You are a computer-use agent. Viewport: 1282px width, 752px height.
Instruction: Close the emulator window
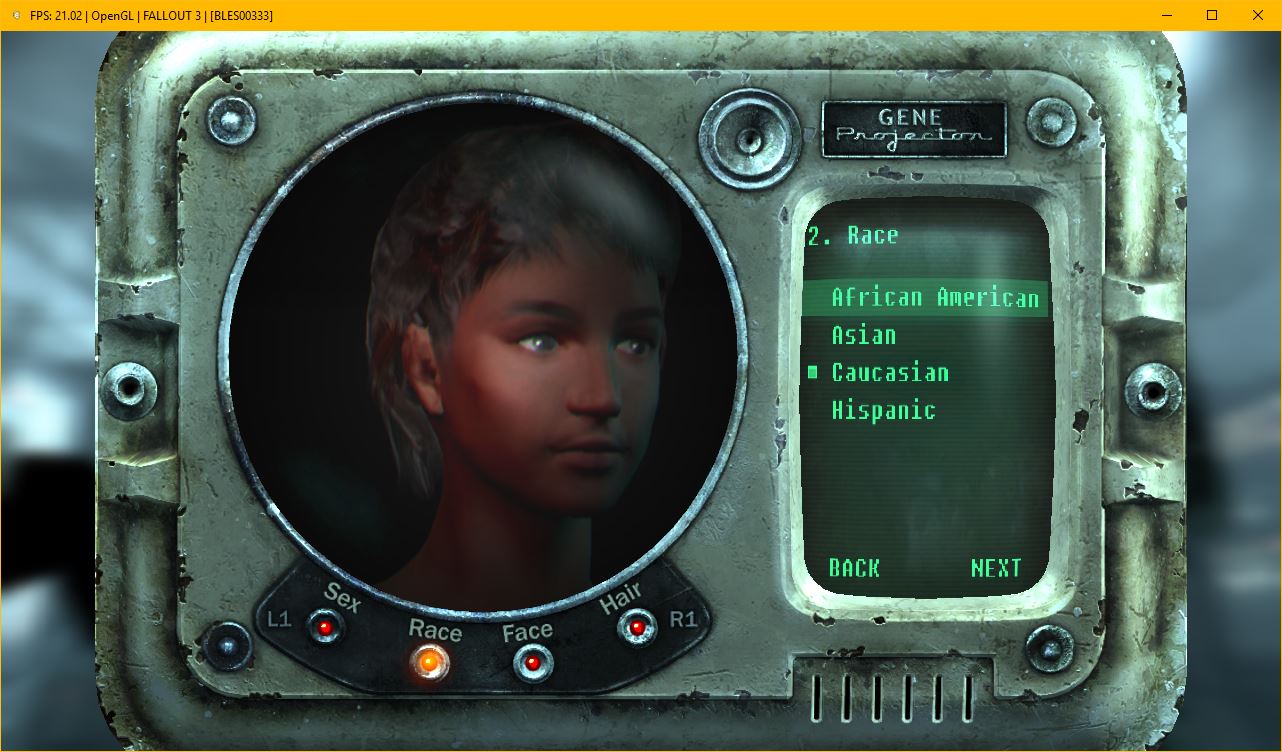[1258, 15]
